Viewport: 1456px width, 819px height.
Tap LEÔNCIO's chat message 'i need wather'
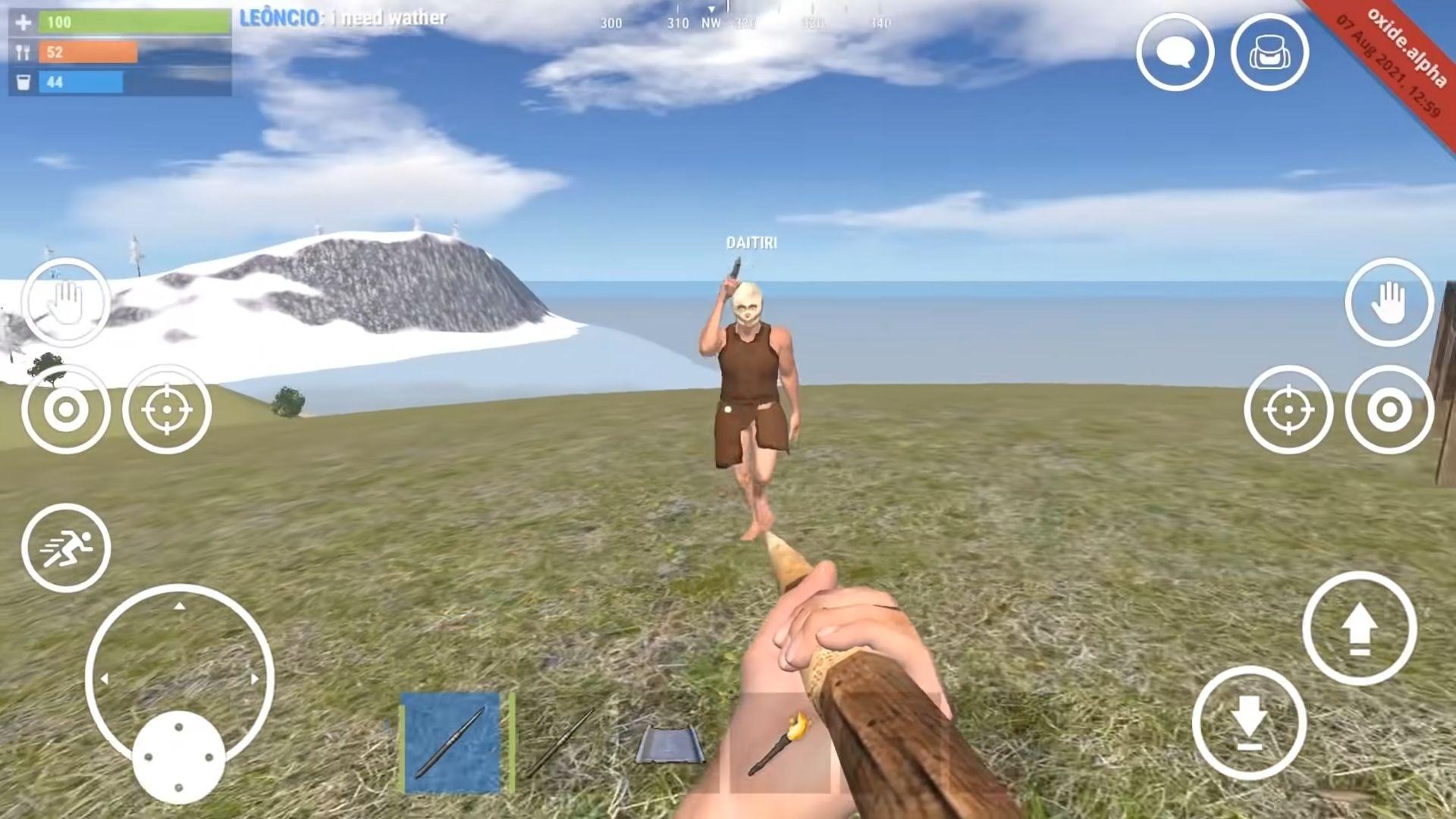341,18
